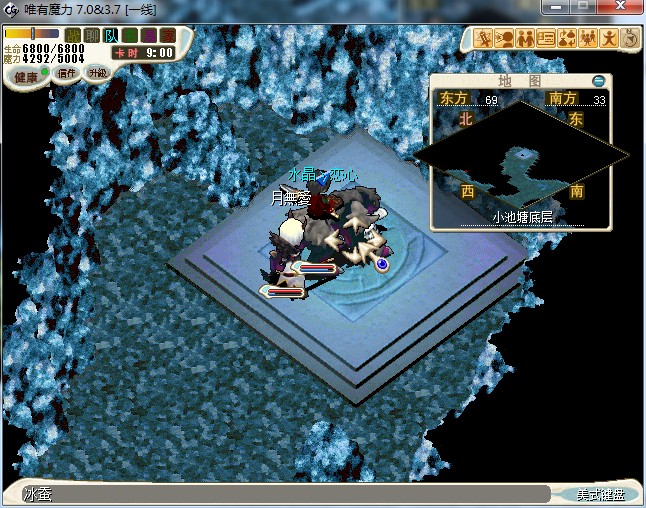Open the character action pose icon

point(609,39)
